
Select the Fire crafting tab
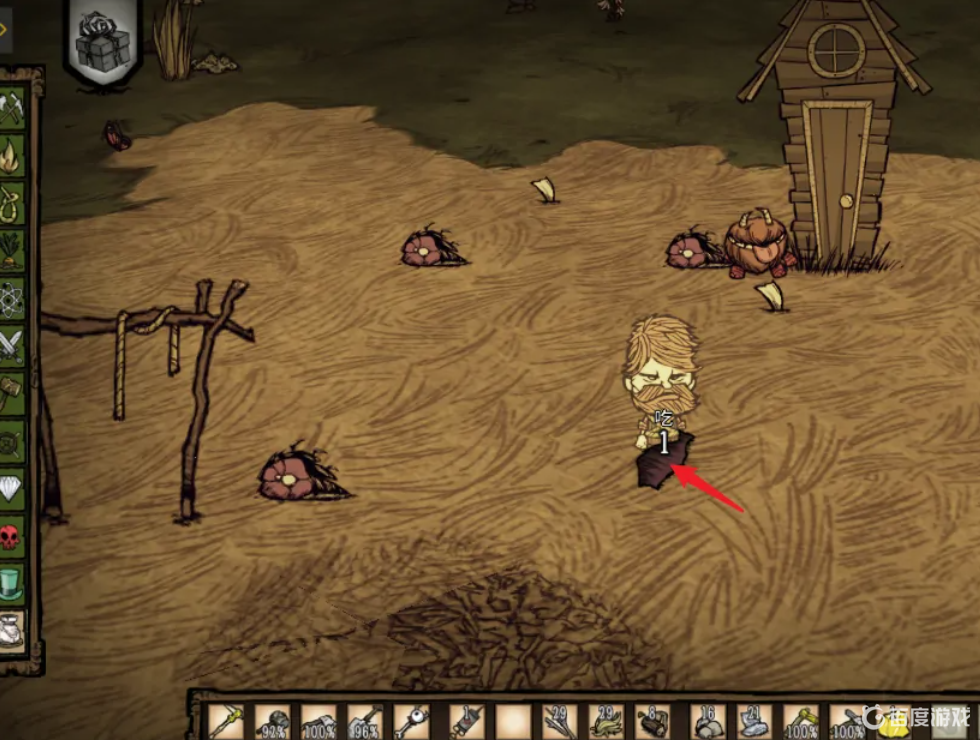pos(11,155)
